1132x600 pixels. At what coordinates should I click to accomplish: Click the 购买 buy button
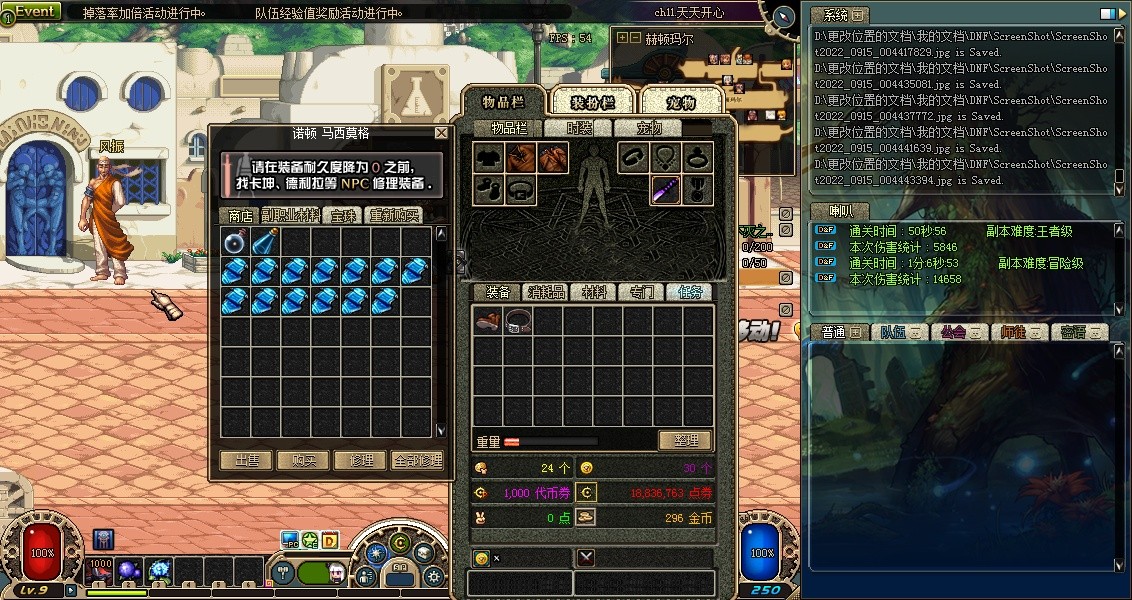pyautogui.click(x=304, y=460)
